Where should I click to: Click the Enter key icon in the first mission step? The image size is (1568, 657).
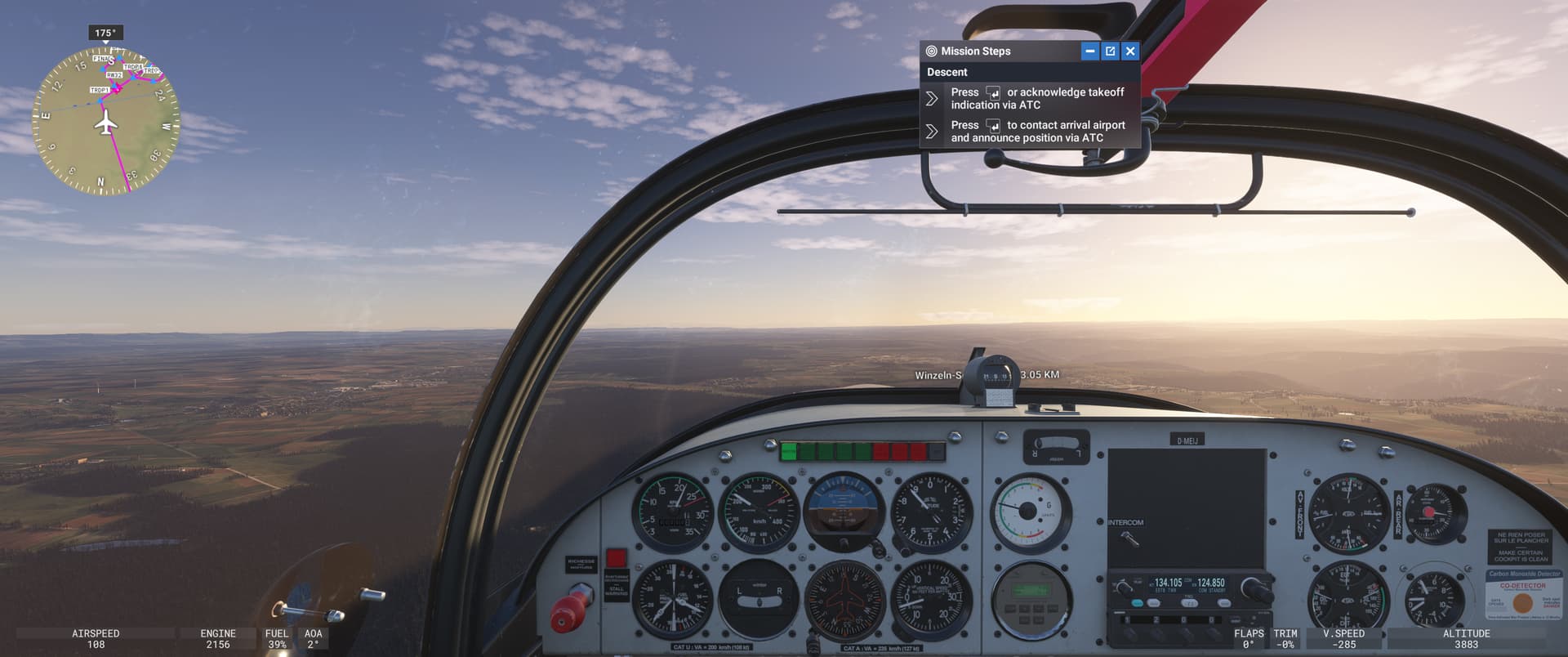tap(995, 94)
